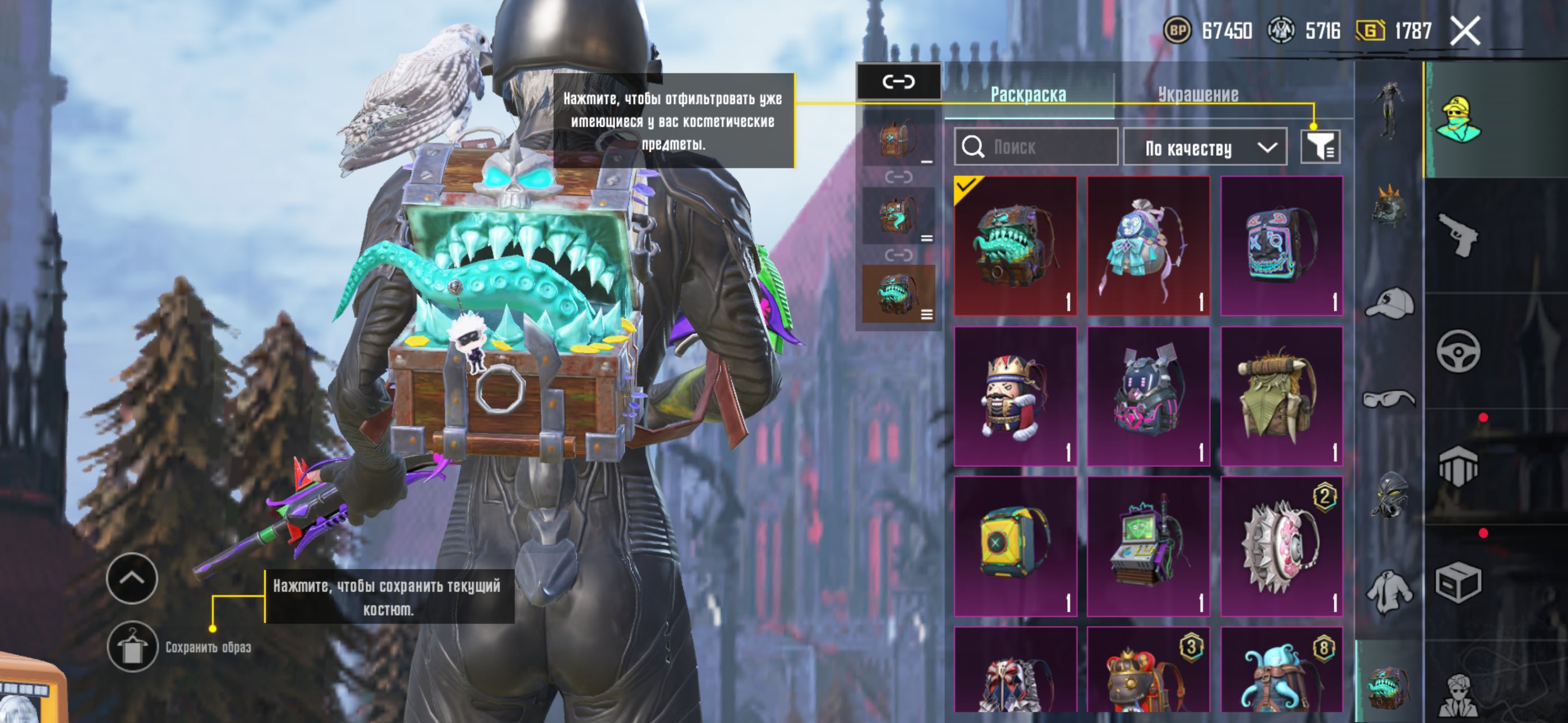Select the neon graffiti purple backpack
The image size is (1568, 723).
[x=1281, y=246]
